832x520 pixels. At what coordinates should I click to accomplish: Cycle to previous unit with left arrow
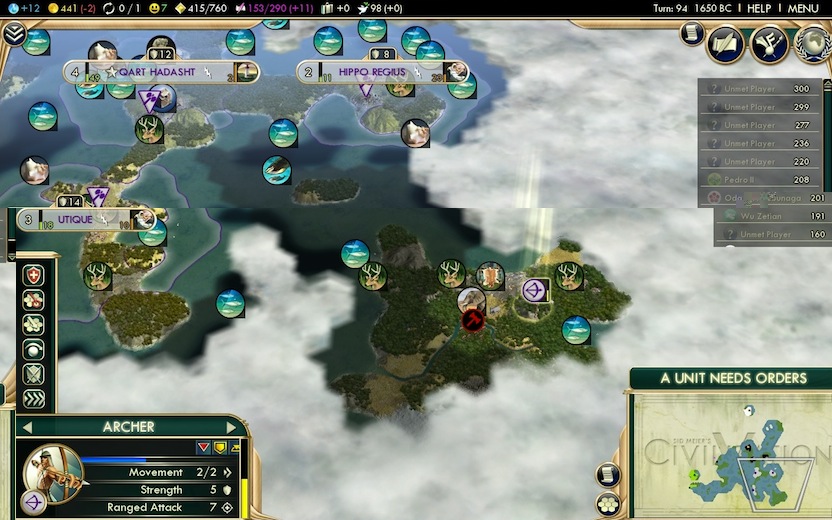tap(24, 427)
